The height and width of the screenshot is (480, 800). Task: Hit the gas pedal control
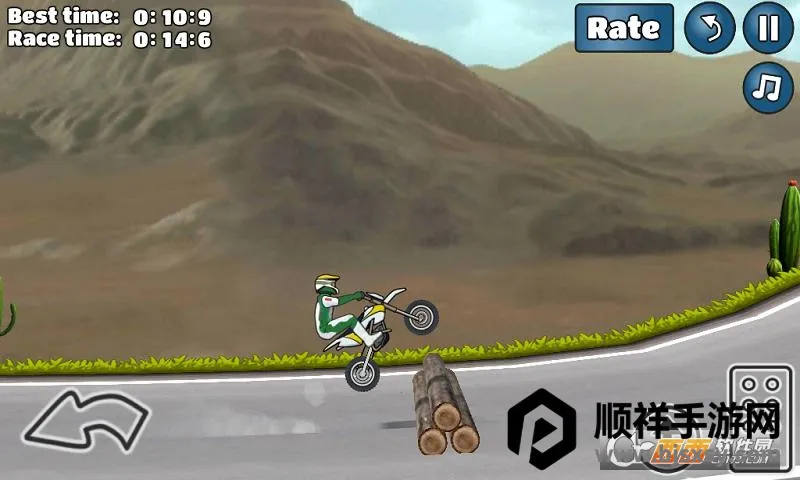click(x=760, y=405)
